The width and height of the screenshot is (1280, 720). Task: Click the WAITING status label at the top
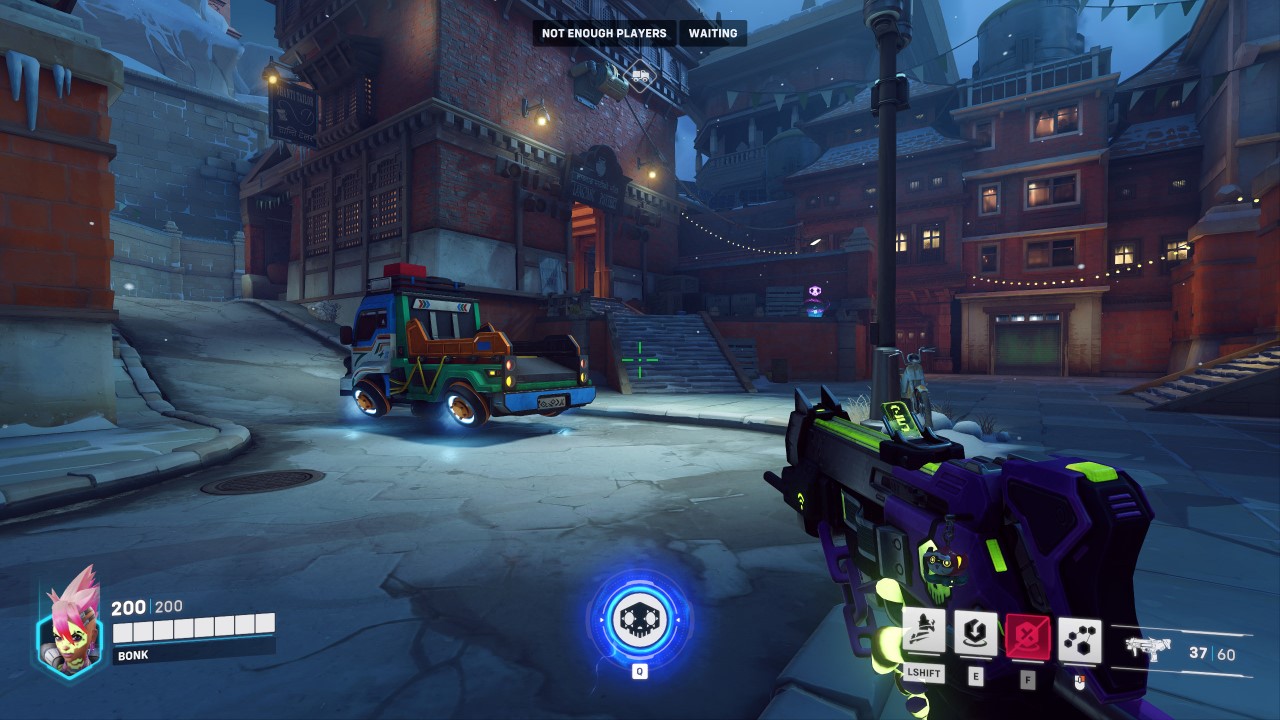(711, 33)
